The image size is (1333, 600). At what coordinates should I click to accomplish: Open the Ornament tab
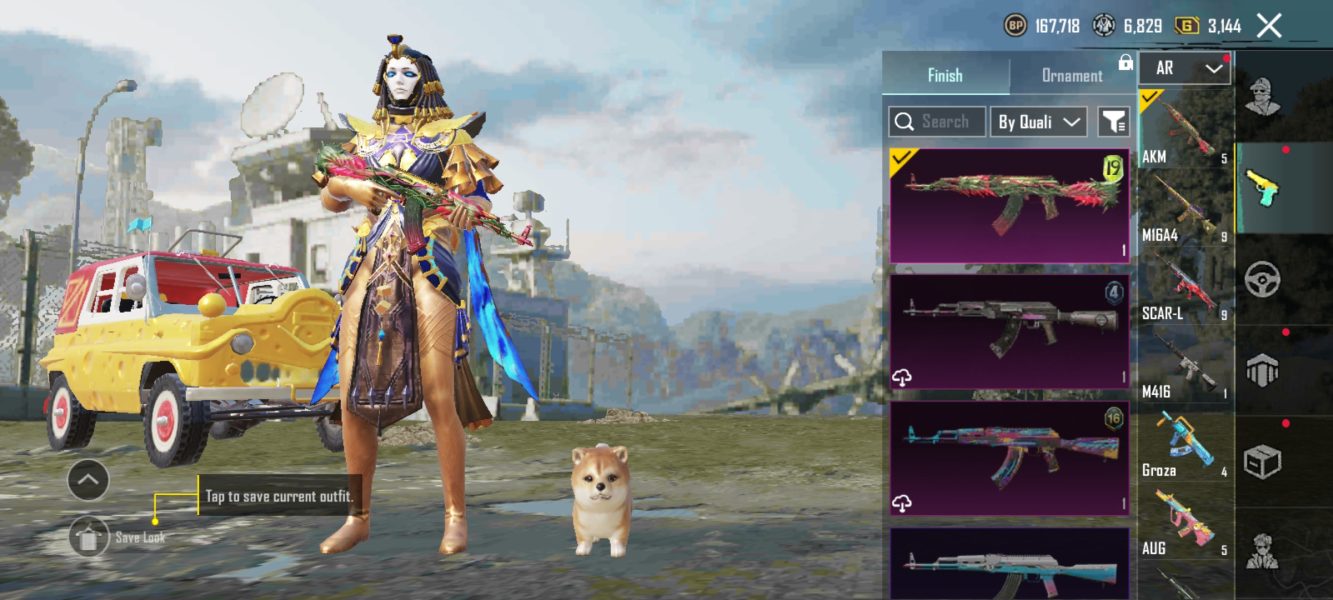[x=1072, y=75]
